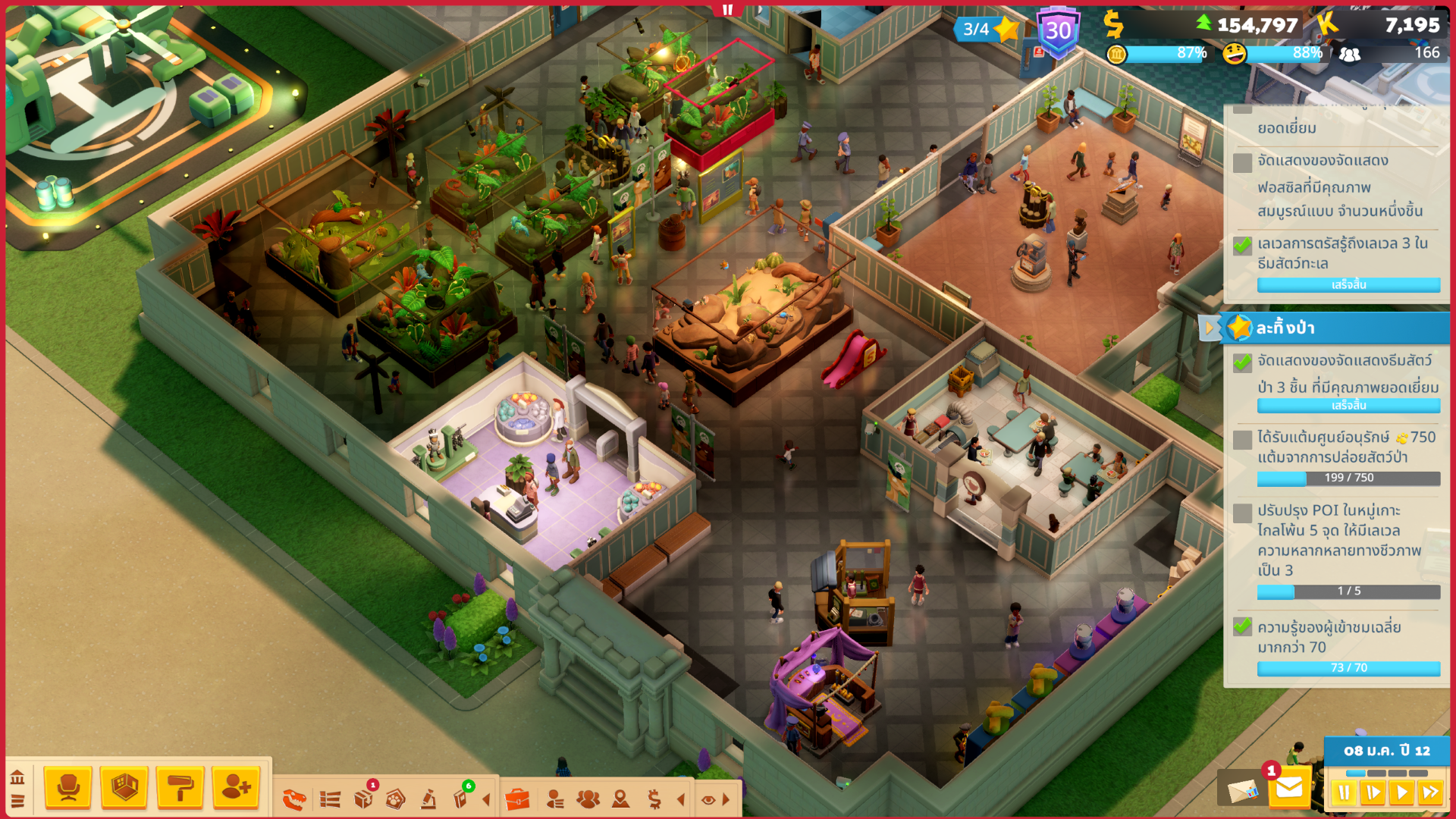The height and width of the screenshot is (819, 1456).
Task: Open the book icon with green badge
Action: (460, 799)
